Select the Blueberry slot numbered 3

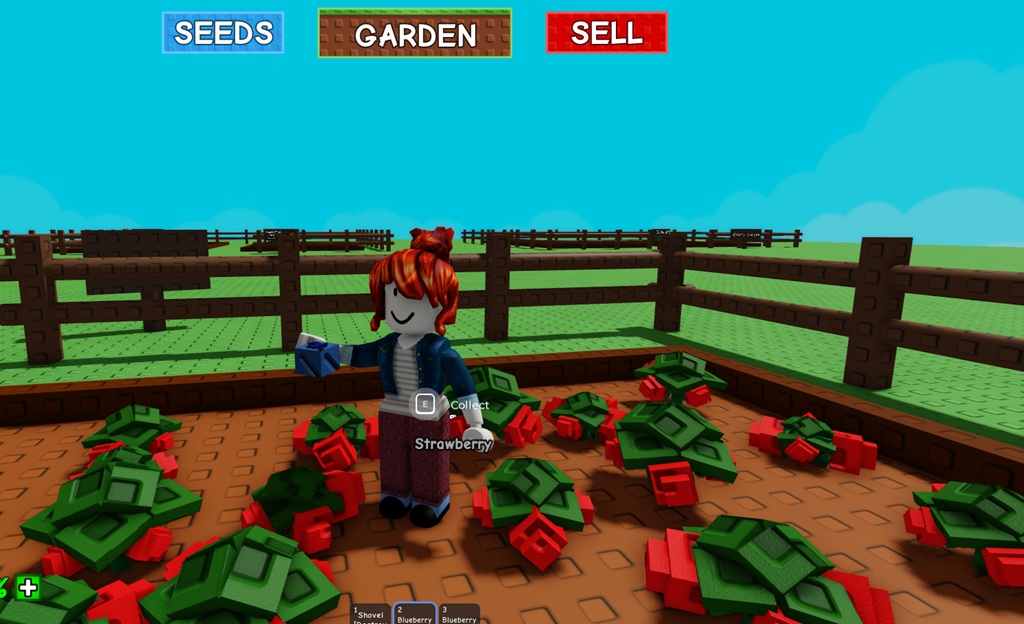click(x=459, y=614)
